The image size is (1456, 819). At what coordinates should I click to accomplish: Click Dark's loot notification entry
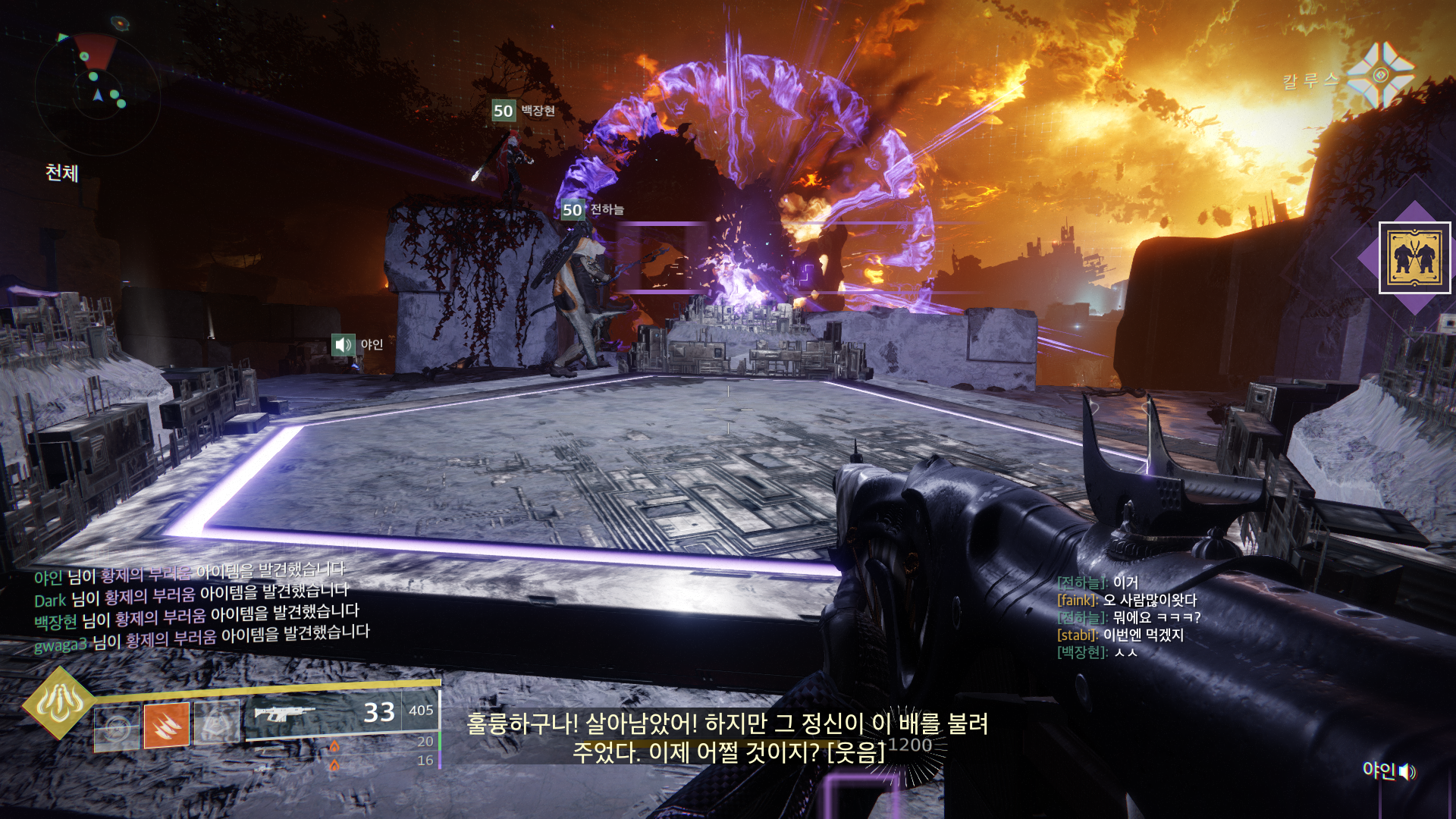191,596
